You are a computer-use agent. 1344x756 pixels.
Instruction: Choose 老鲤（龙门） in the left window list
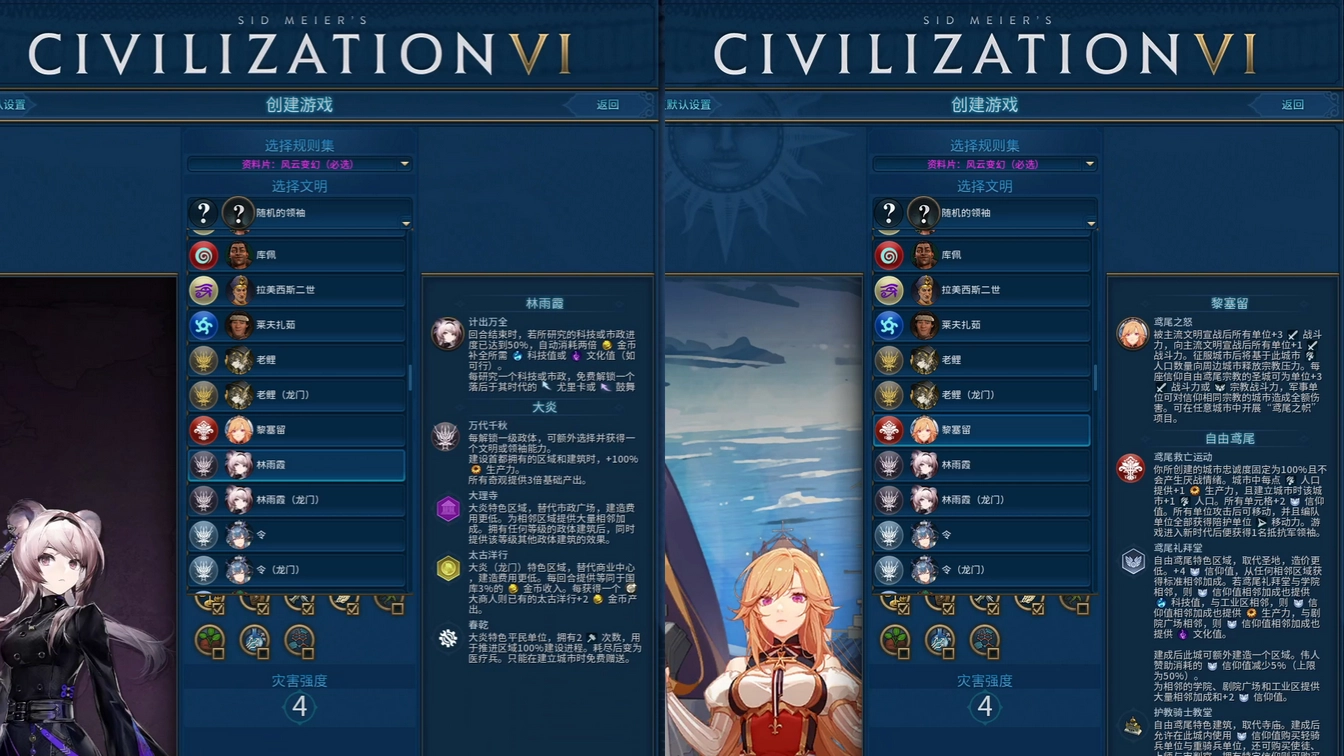pyautogui.click(x=298, y=395)
